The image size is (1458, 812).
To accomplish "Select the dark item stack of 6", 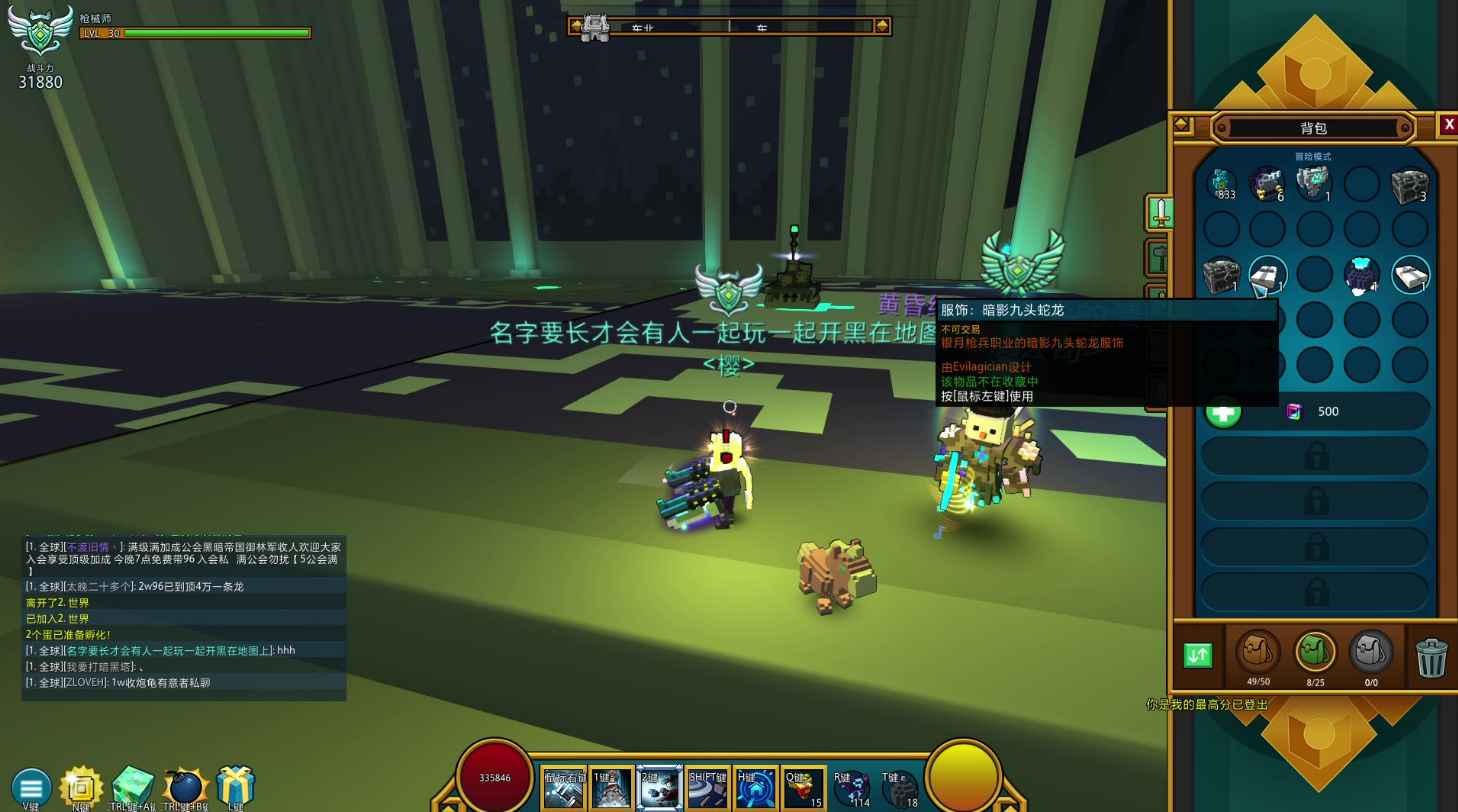I will click(1268, 184).
